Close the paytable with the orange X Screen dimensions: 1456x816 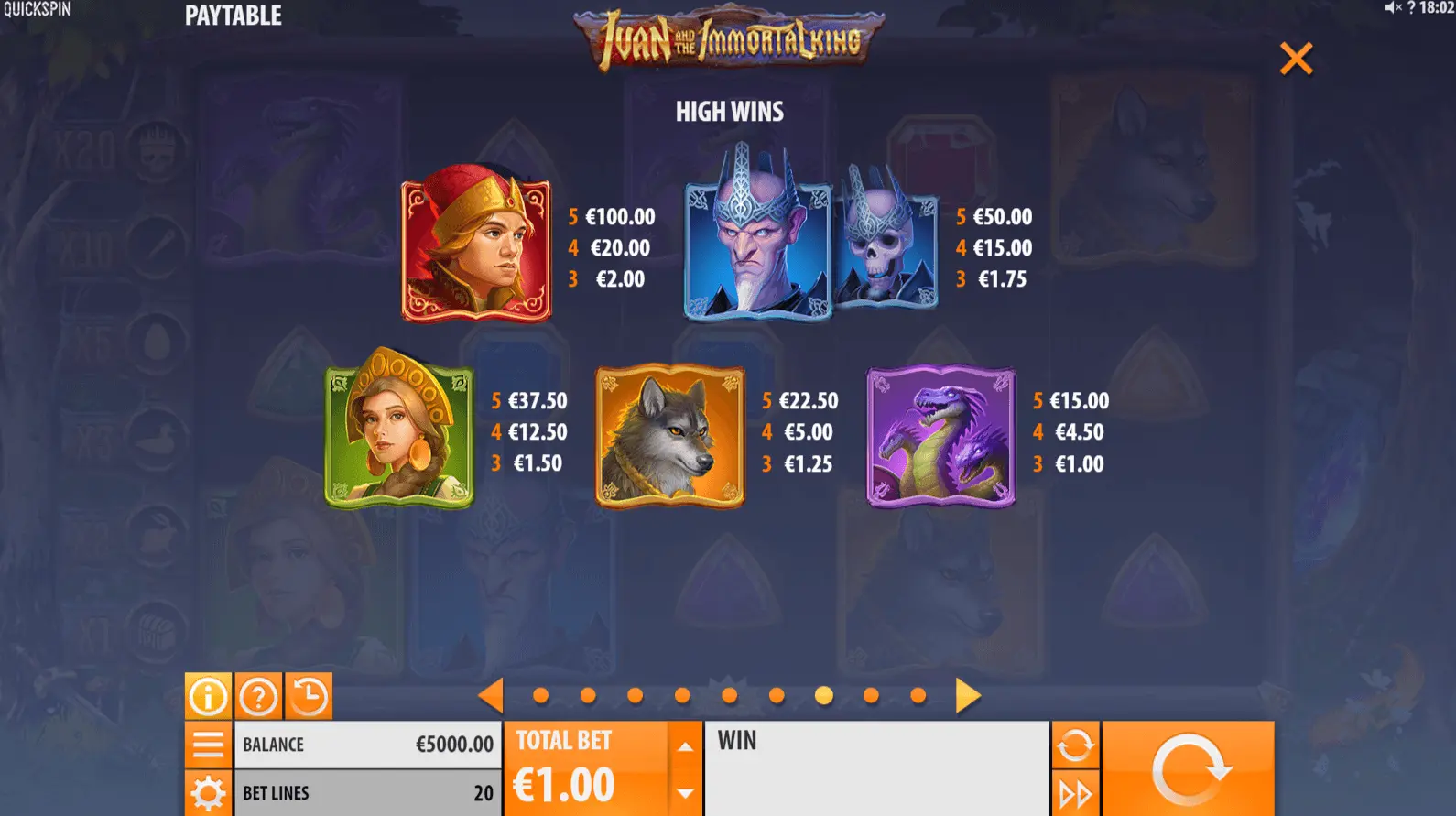(1296, 59)
